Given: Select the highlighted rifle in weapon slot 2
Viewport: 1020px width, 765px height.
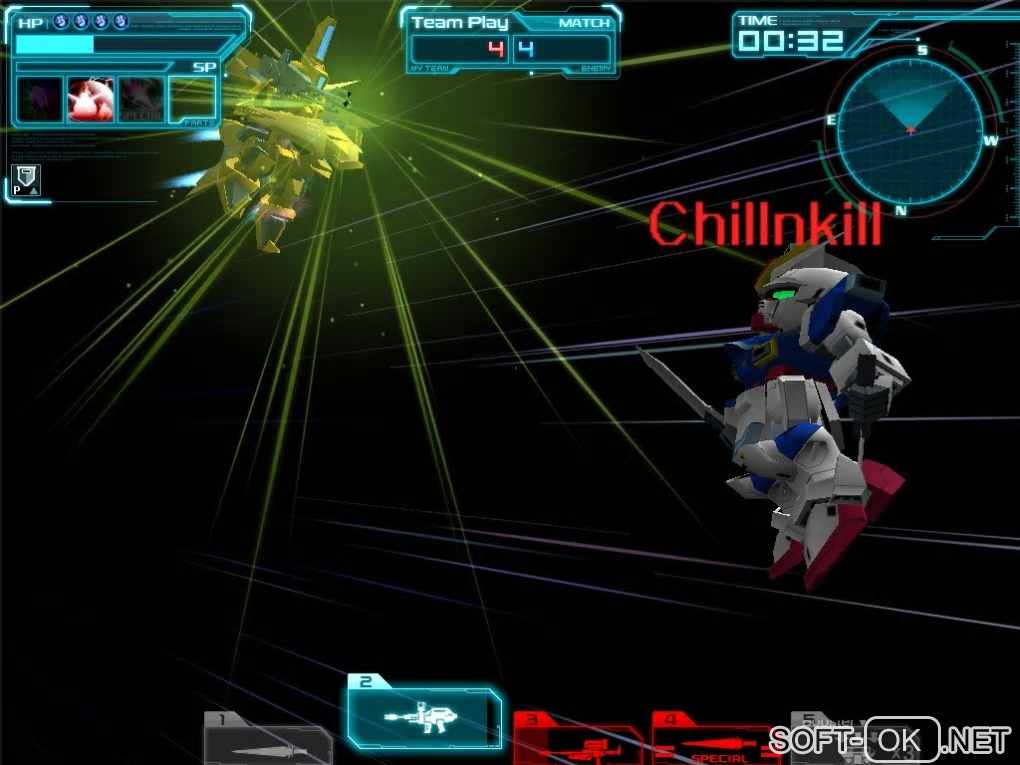Looking at the screenshot, I should tap(424, 717).
